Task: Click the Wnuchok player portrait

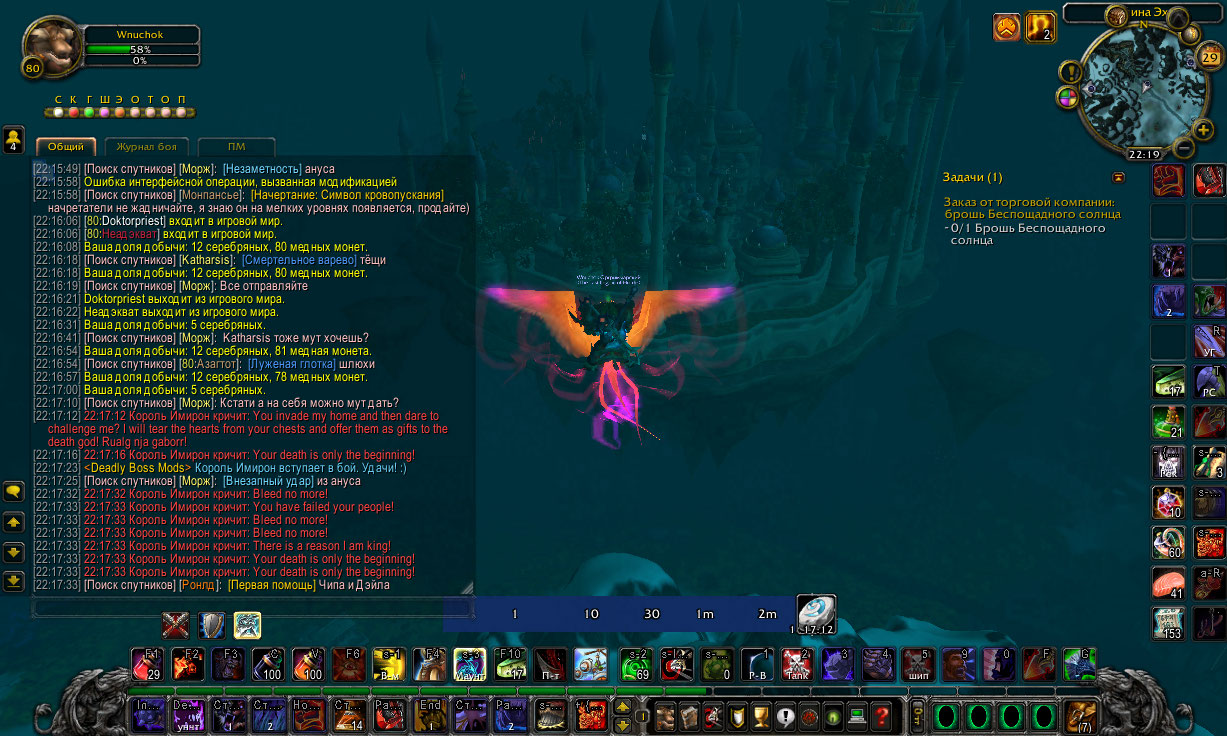Action: (52, 47)
